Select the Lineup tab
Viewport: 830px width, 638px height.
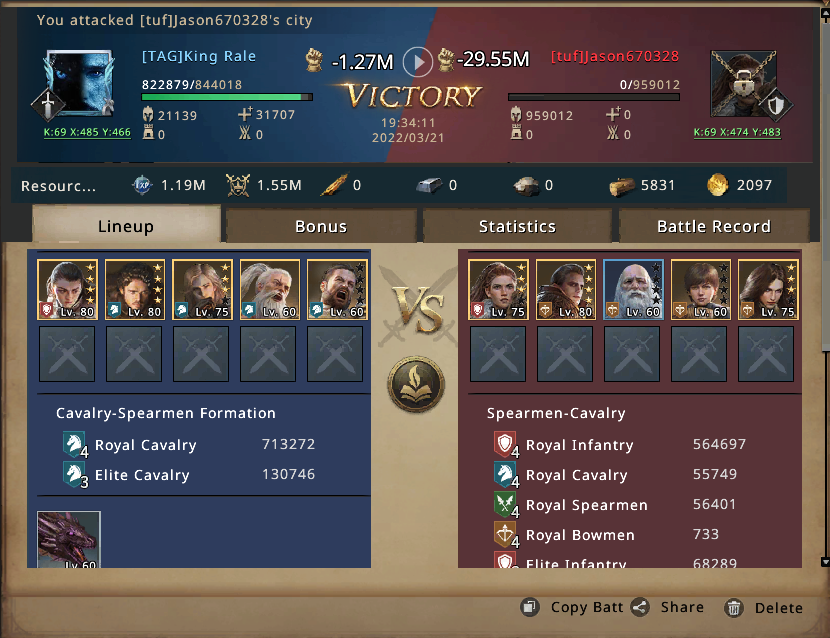coord(126,226)
